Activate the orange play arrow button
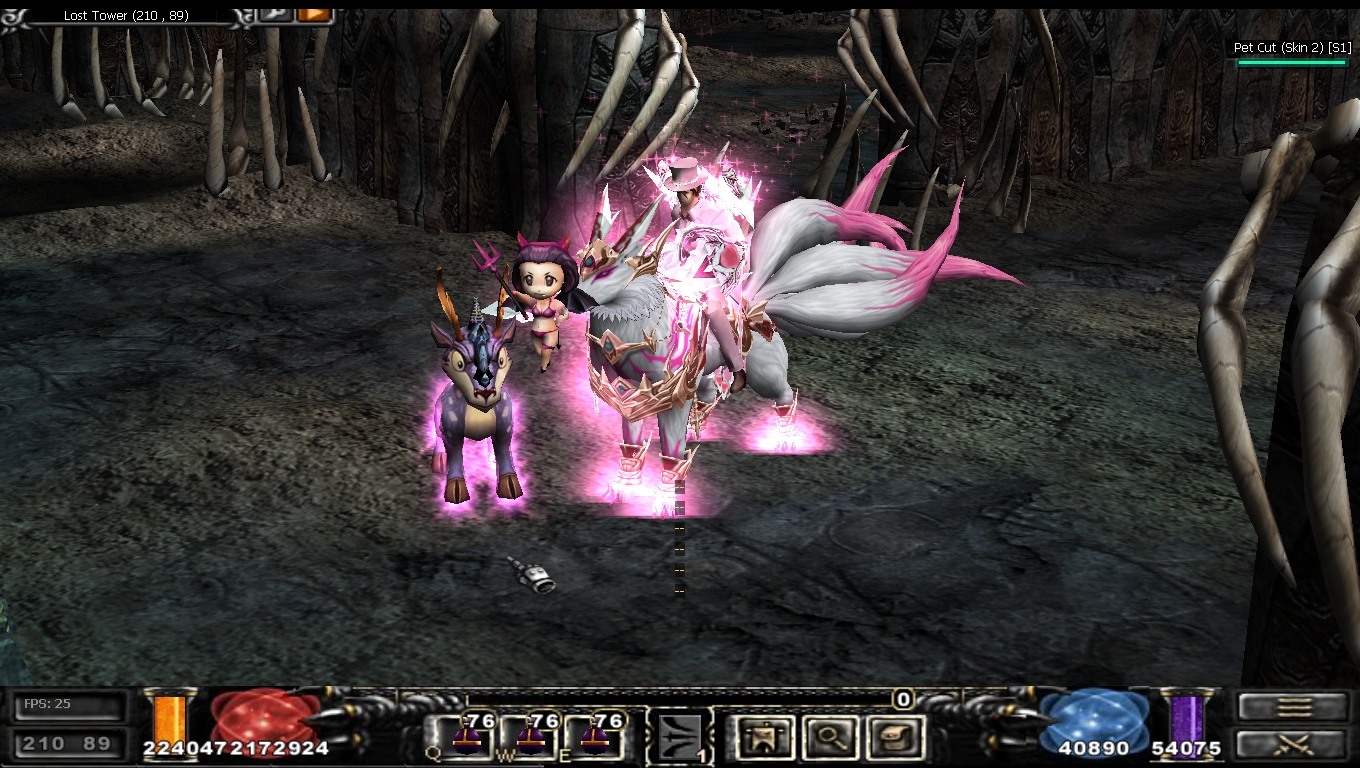Viewport: 1360px width, 768px height. pyautogui.click(x=314, y=14)
